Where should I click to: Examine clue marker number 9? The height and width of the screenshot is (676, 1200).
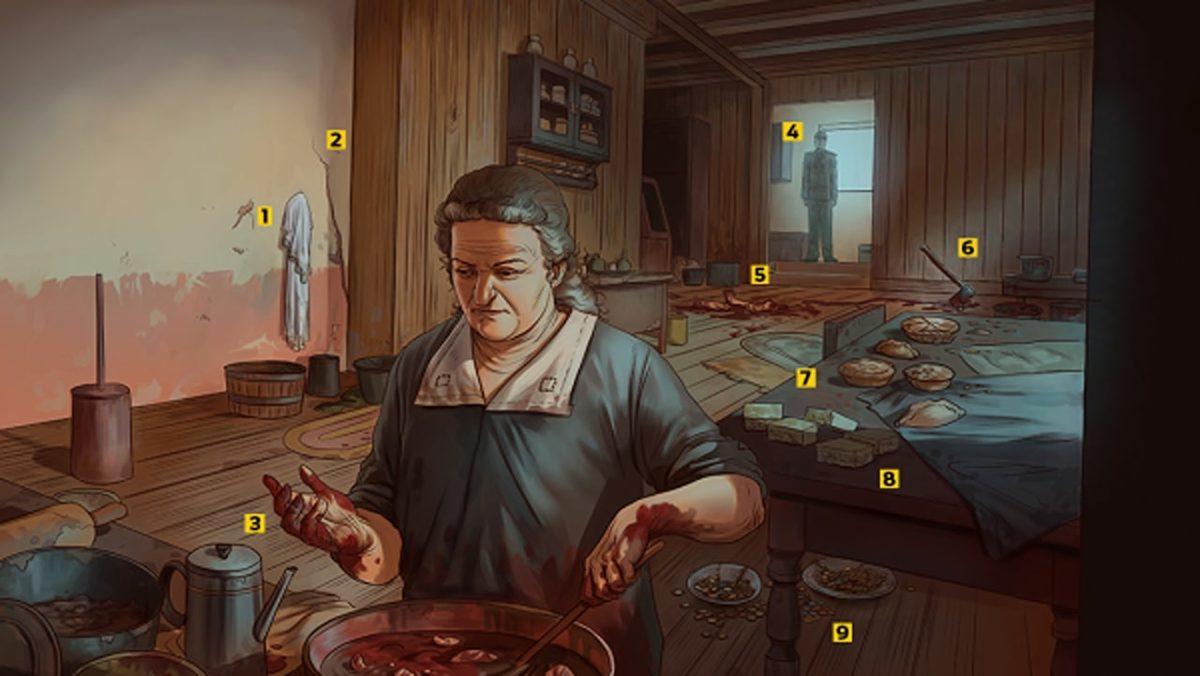(x=842, y=632)
